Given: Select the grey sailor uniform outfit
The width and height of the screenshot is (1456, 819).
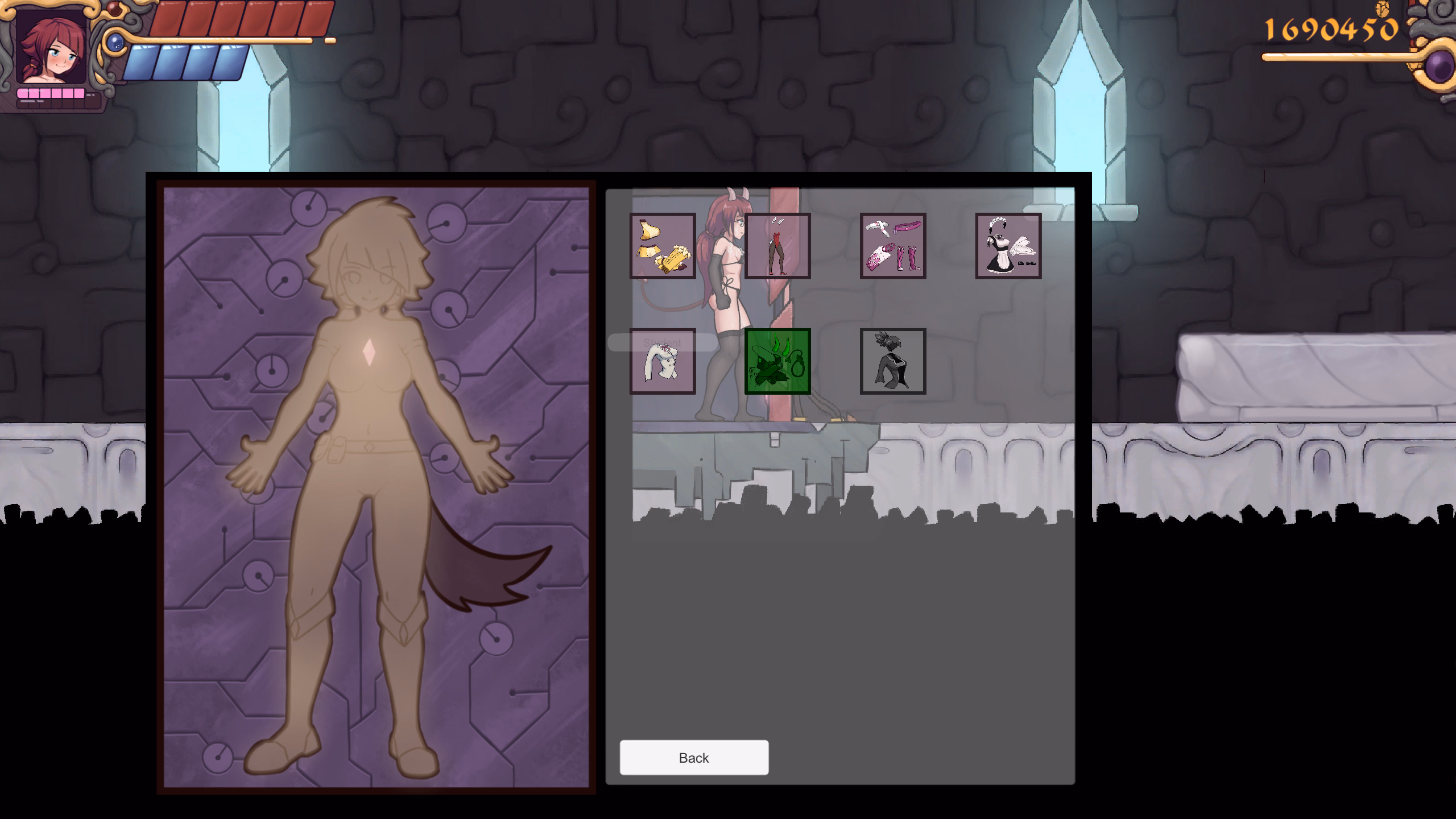Looking at the screenshot, I should coord(893,360).
